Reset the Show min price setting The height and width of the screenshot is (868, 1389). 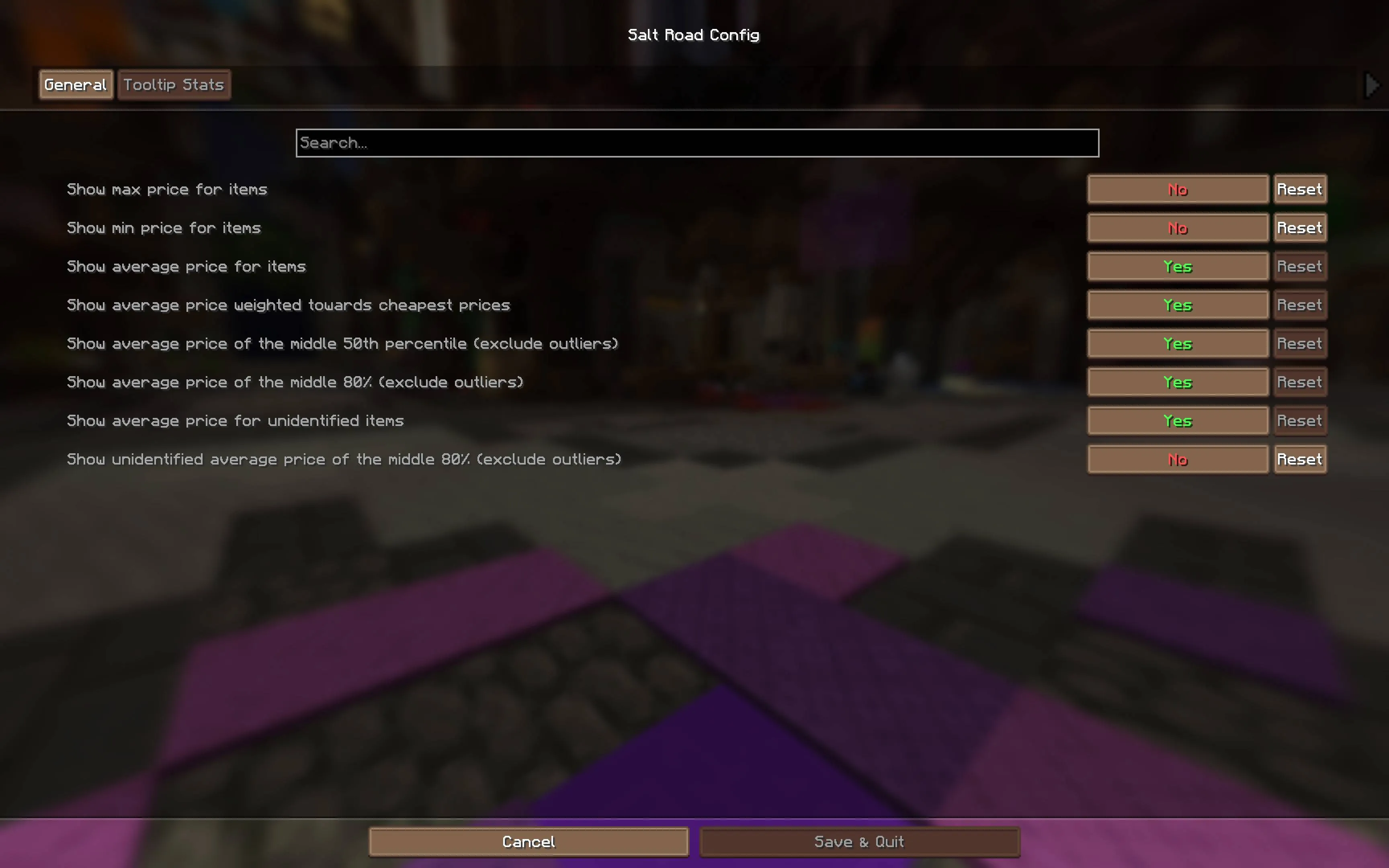1300,227
